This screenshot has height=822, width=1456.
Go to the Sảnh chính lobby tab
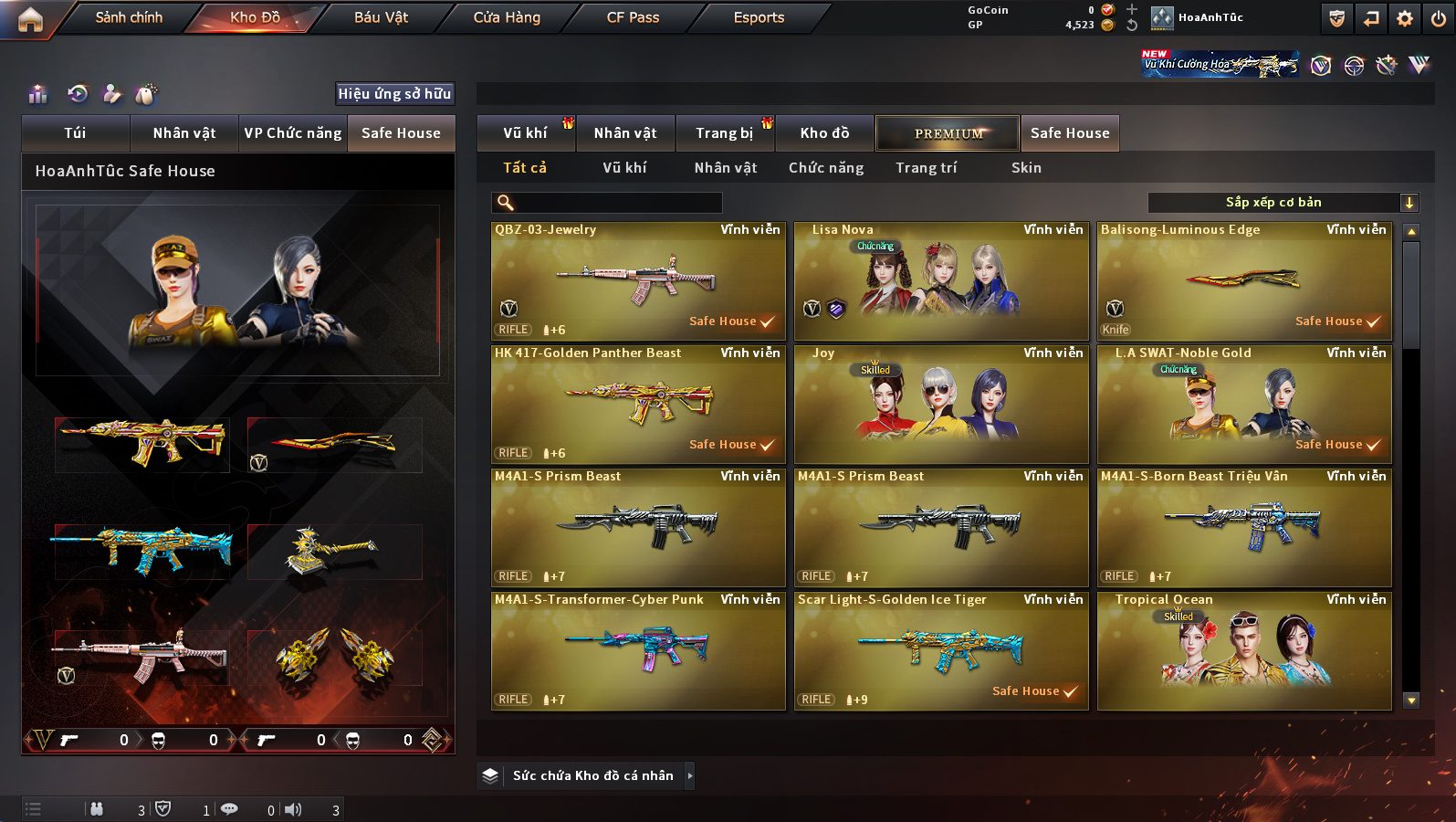[129, 17]
